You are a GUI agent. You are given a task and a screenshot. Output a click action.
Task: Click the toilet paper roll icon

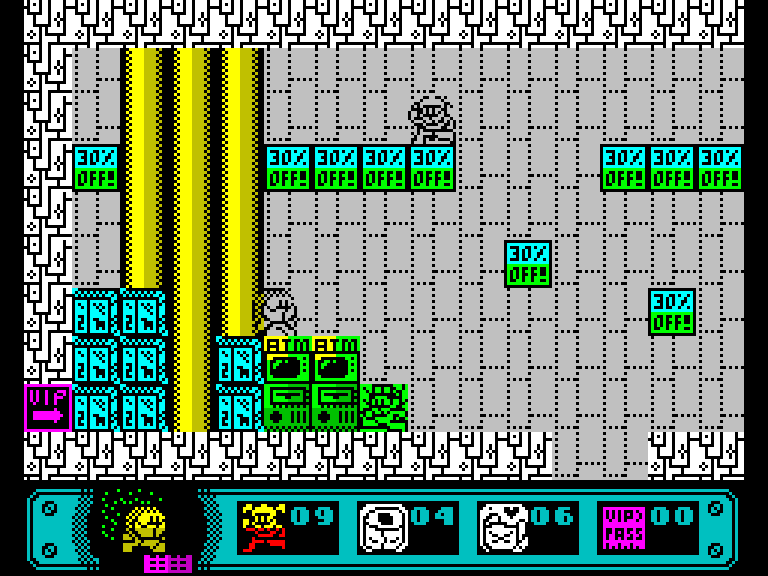[x=382, y=527]
